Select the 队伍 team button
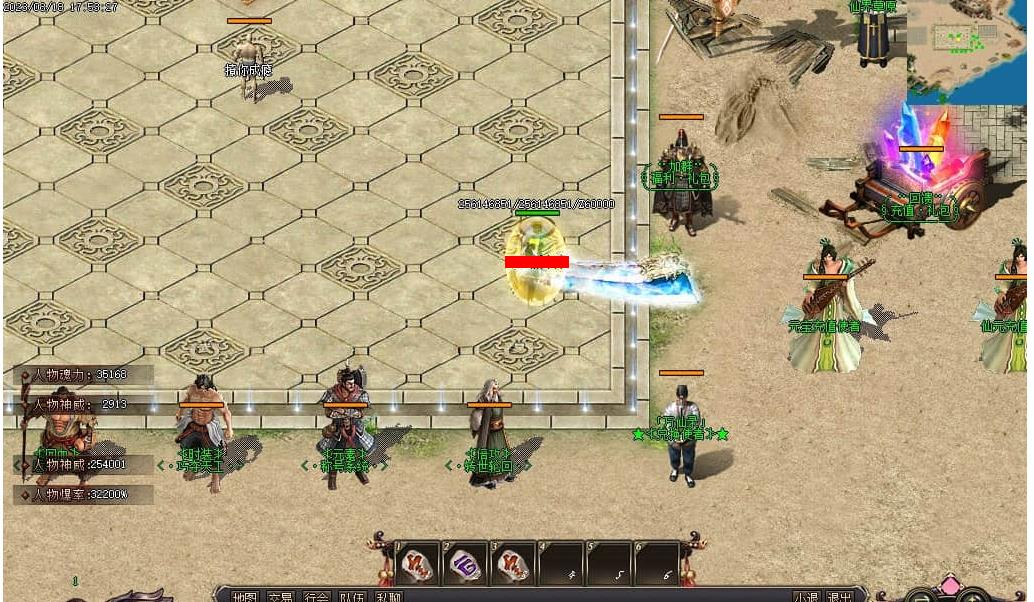1034x602 pixels. (351, 597)
